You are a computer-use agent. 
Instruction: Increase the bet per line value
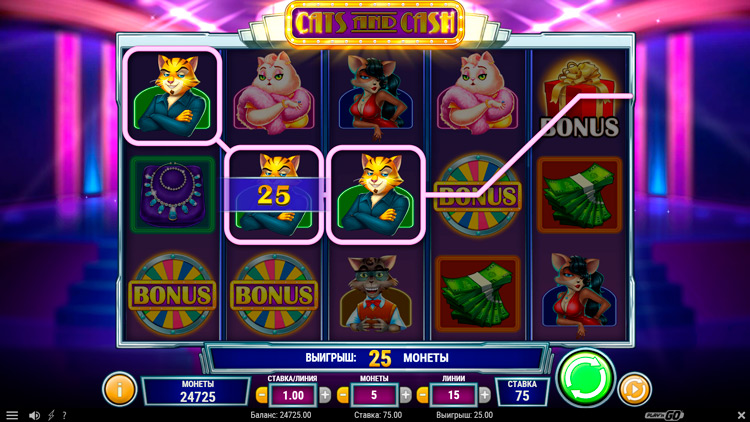click(x=324, y=395)
